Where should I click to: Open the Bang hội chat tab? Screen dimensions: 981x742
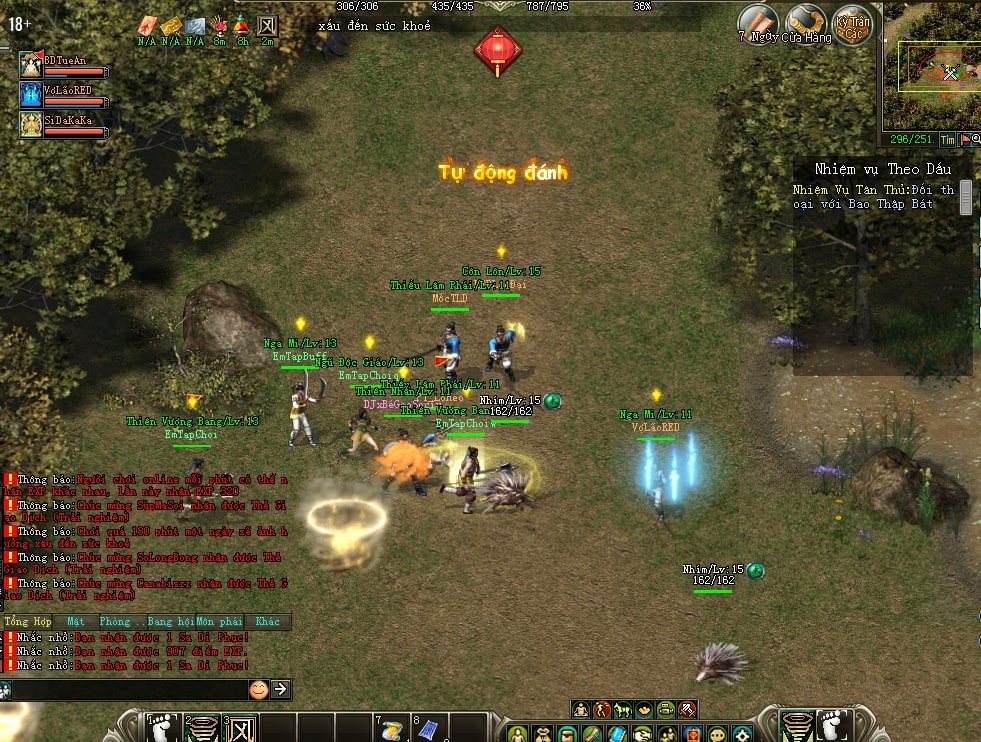pos(170,622)
